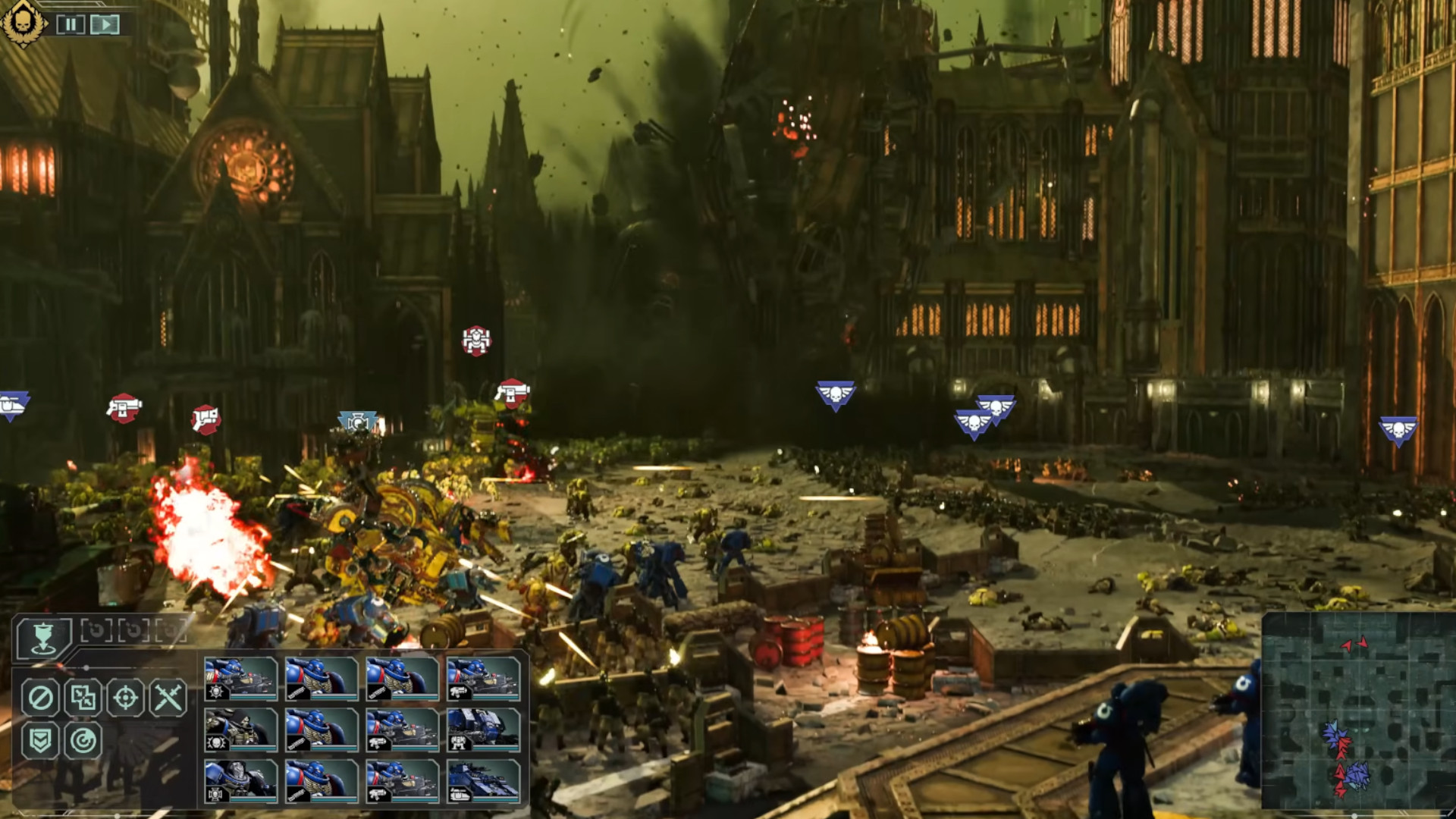Open the mission objective beacon icon

pos(43,637)
